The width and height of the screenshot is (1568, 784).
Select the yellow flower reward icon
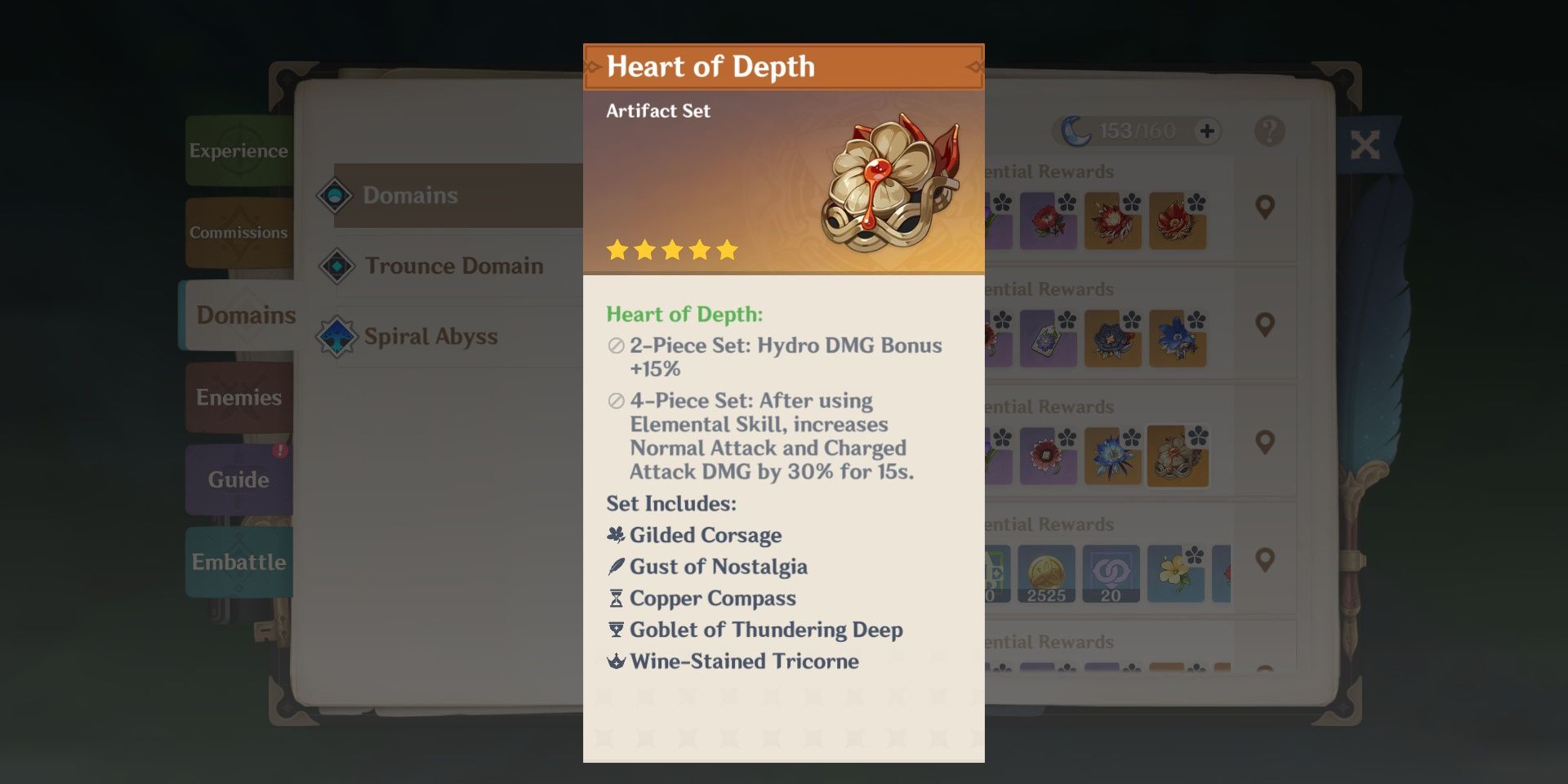coord(1175,573)
